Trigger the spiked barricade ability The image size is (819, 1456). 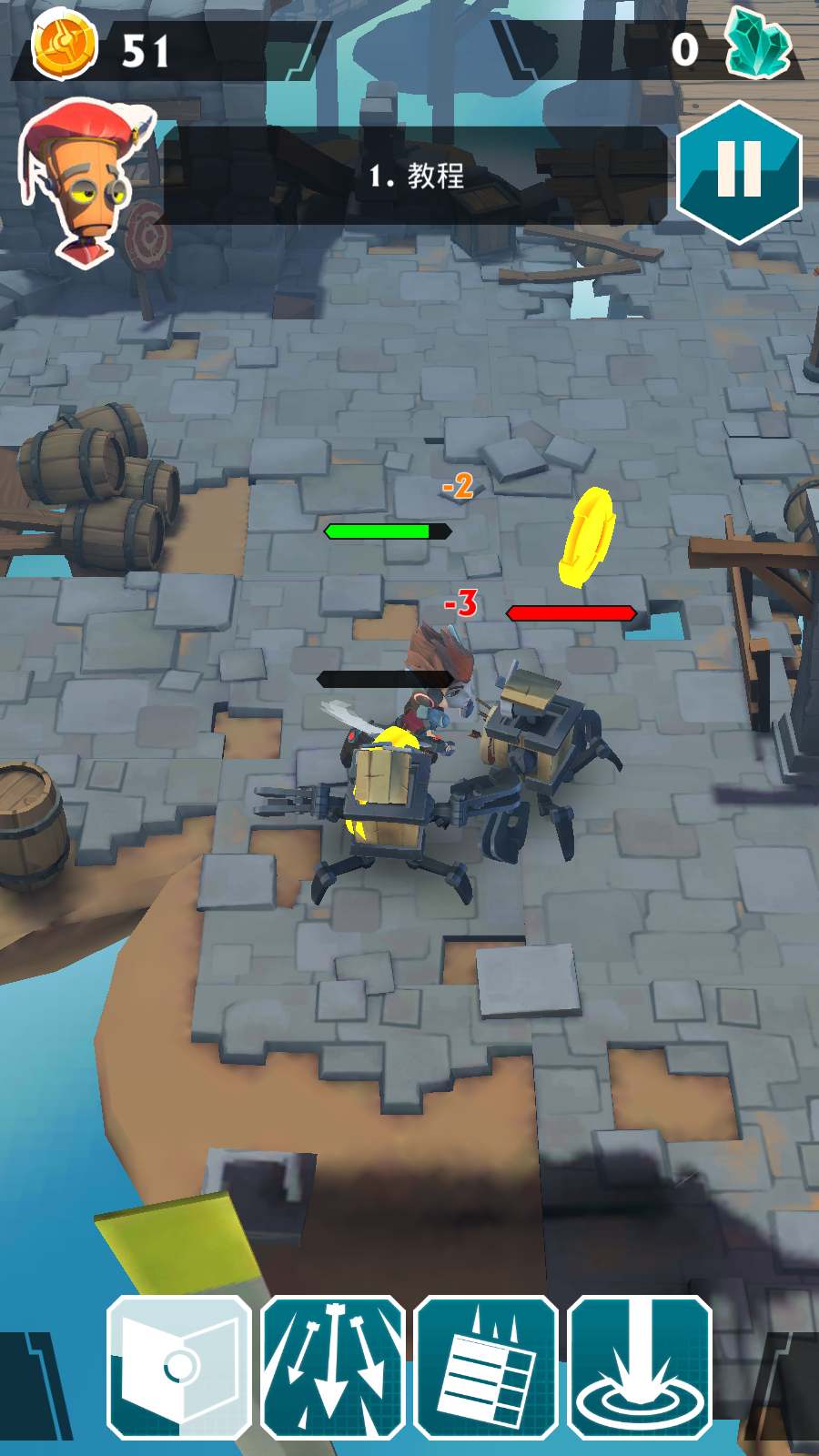486,1367
